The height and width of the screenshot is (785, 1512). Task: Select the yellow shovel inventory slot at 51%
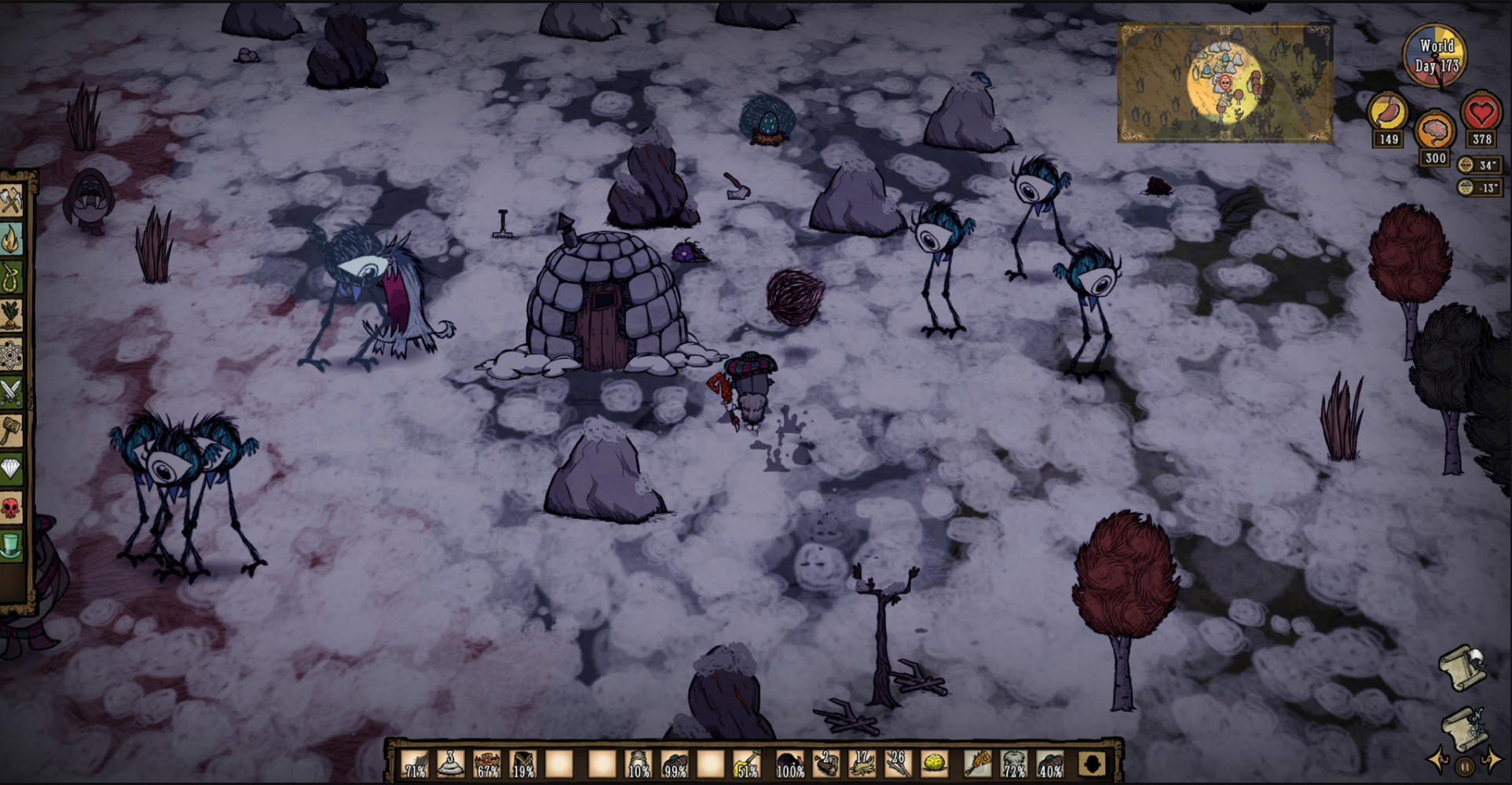point(747,763)
